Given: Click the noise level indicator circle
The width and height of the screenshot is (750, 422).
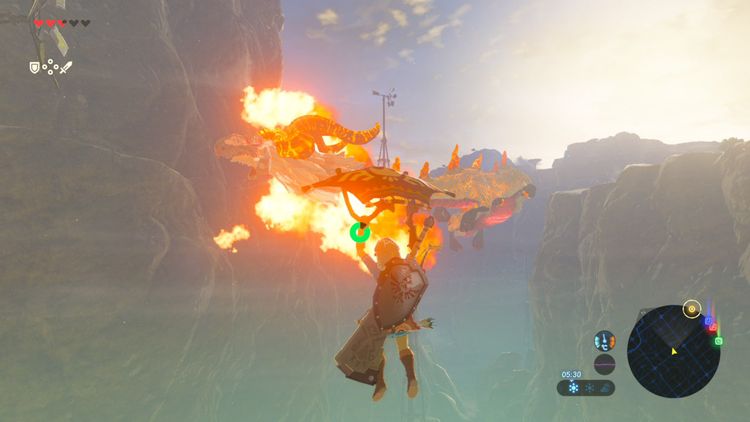Looking at the screenshot, I should coord(604,364).
